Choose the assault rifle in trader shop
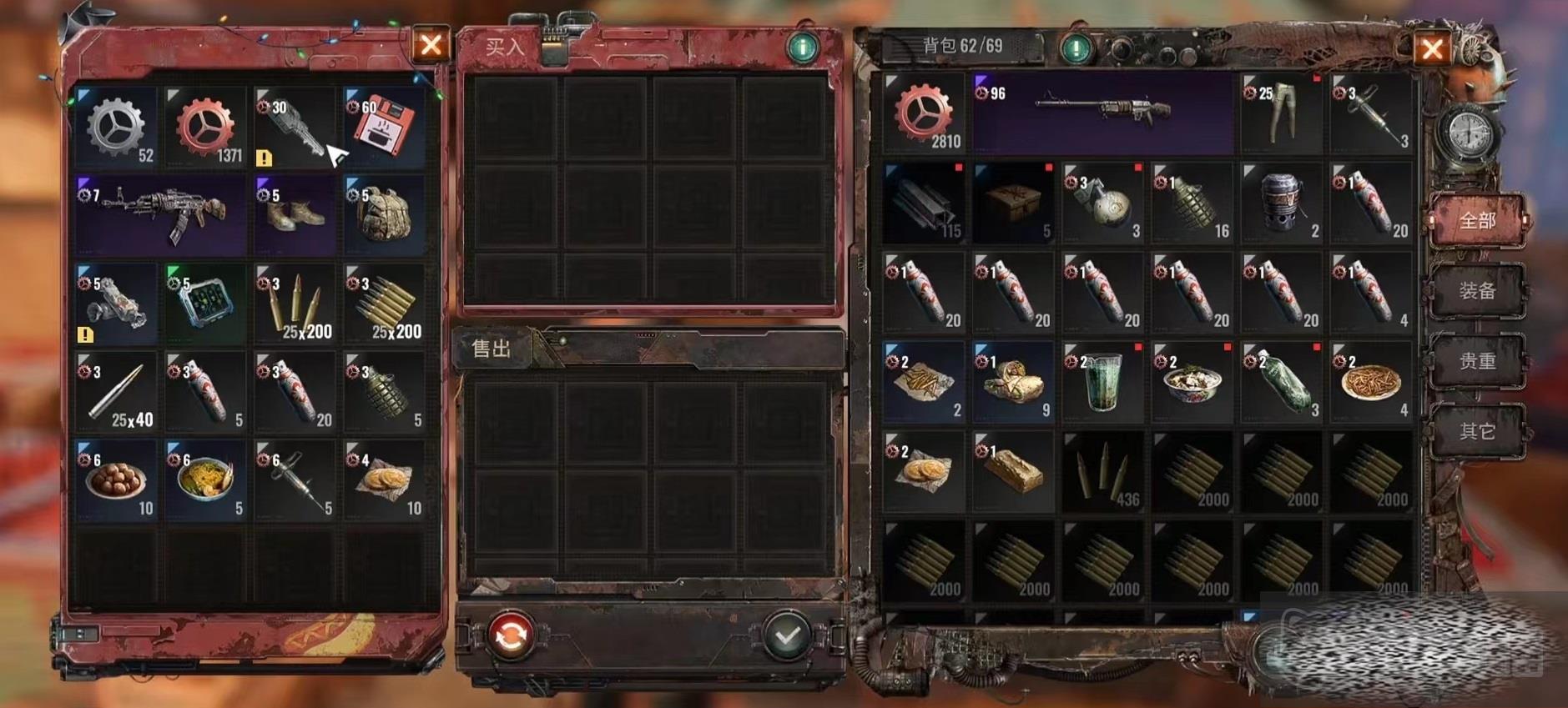 click(161, 214)
